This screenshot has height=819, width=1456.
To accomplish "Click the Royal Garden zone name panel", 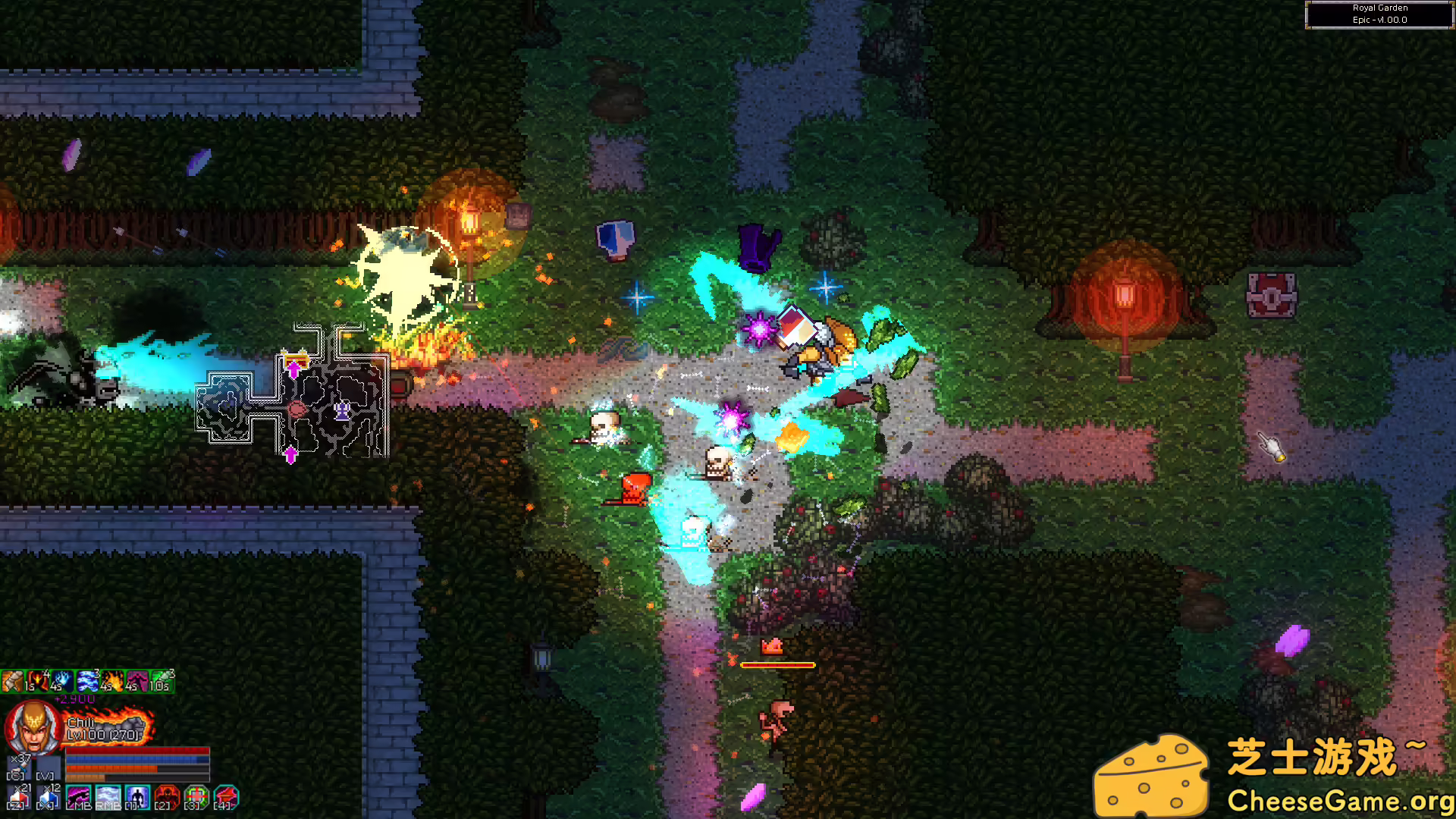I will click(x=1379, y=14).
